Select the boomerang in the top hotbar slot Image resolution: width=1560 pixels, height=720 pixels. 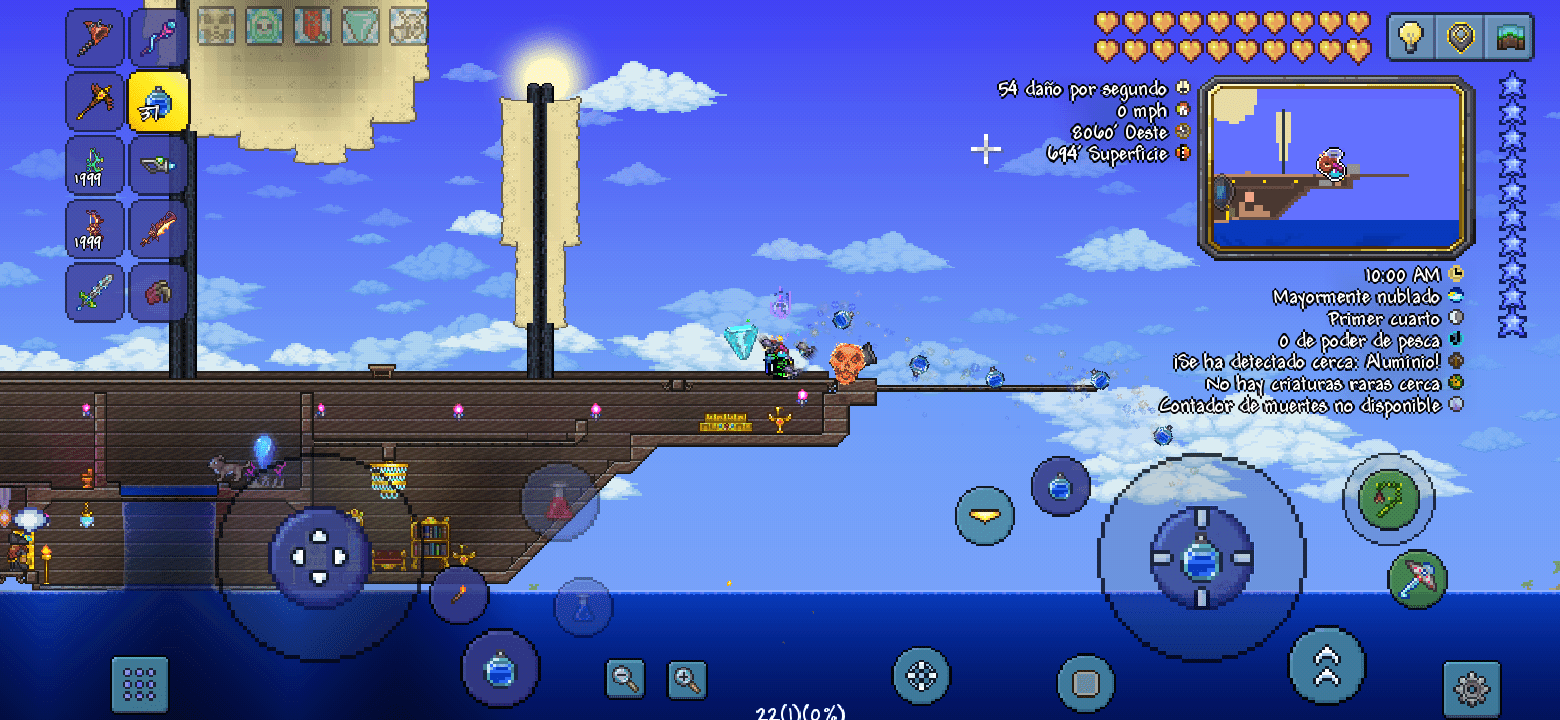point(95,36)
